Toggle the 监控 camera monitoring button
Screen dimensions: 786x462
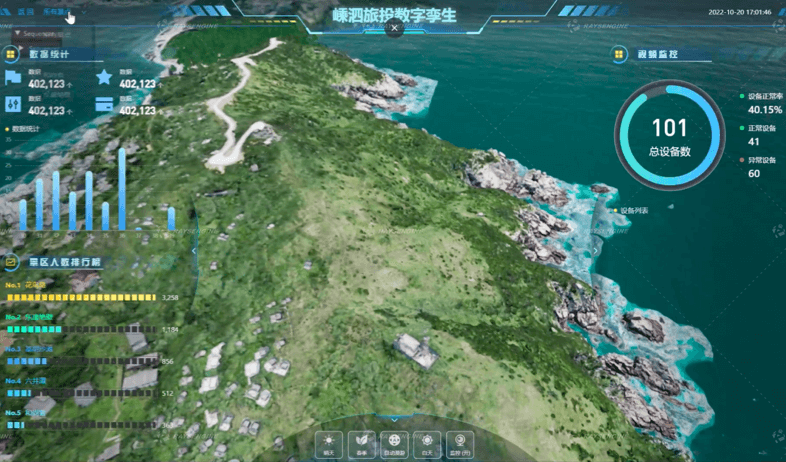pyautogui.click(x=461, y=441)
